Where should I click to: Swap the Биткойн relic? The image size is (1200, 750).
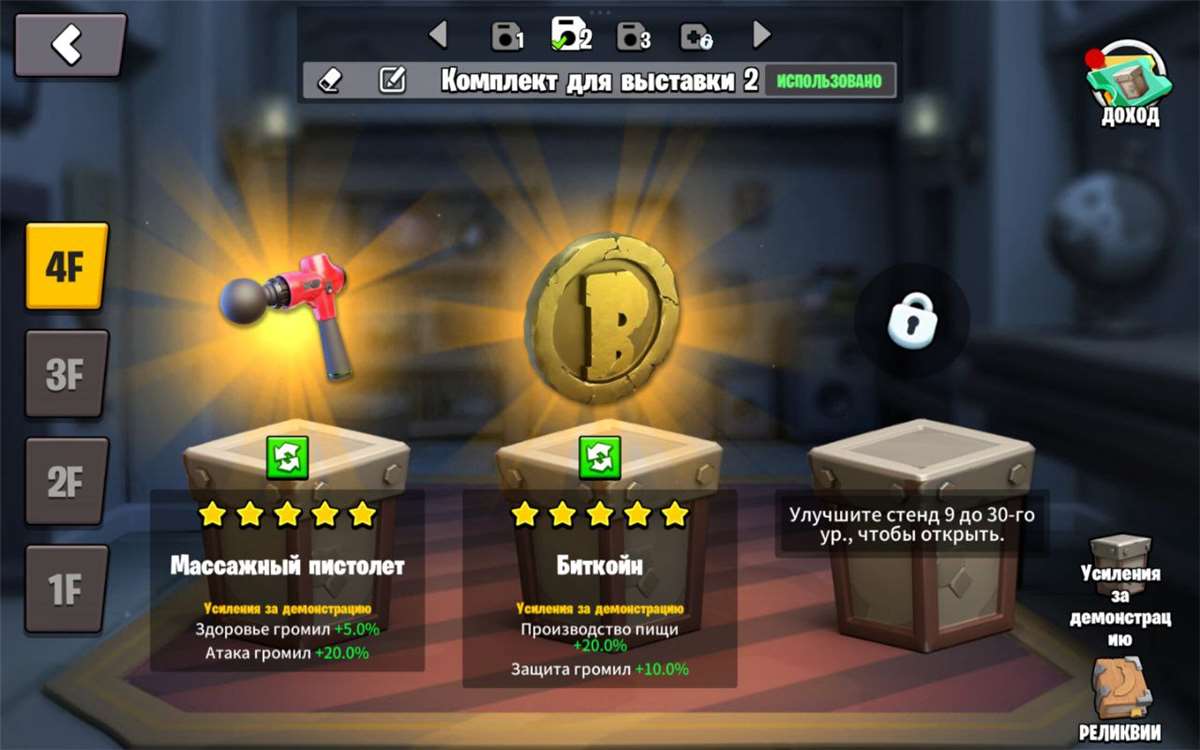pos(600,457)
